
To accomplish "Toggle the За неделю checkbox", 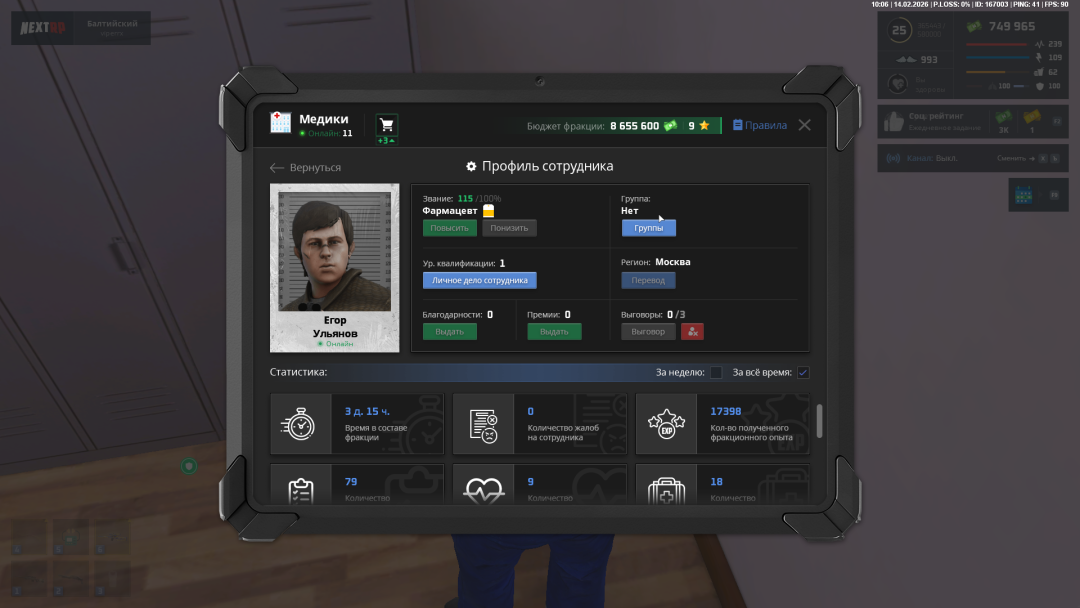I will click(x=716, y=373).
